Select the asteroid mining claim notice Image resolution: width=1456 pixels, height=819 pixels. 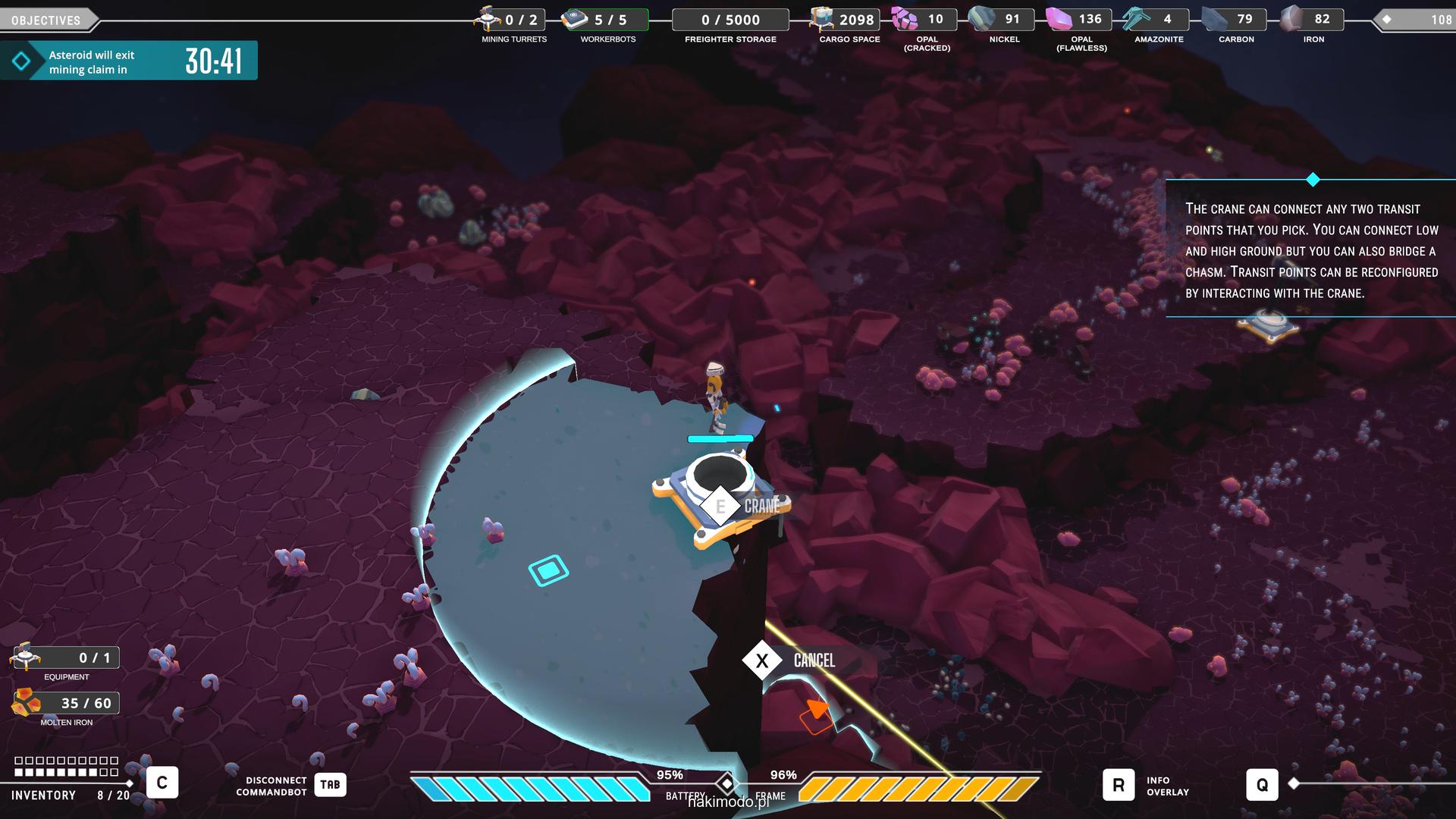tap(129, 61)
